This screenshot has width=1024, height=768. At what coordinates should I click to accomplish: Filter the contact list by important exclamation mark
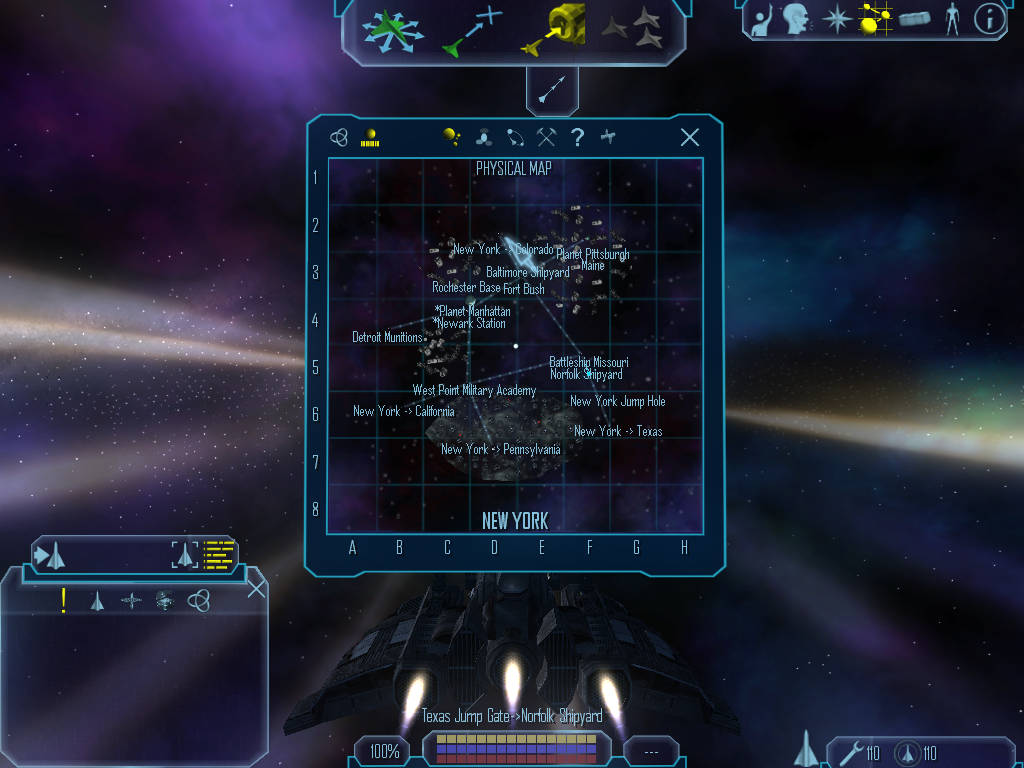point(63,600)
